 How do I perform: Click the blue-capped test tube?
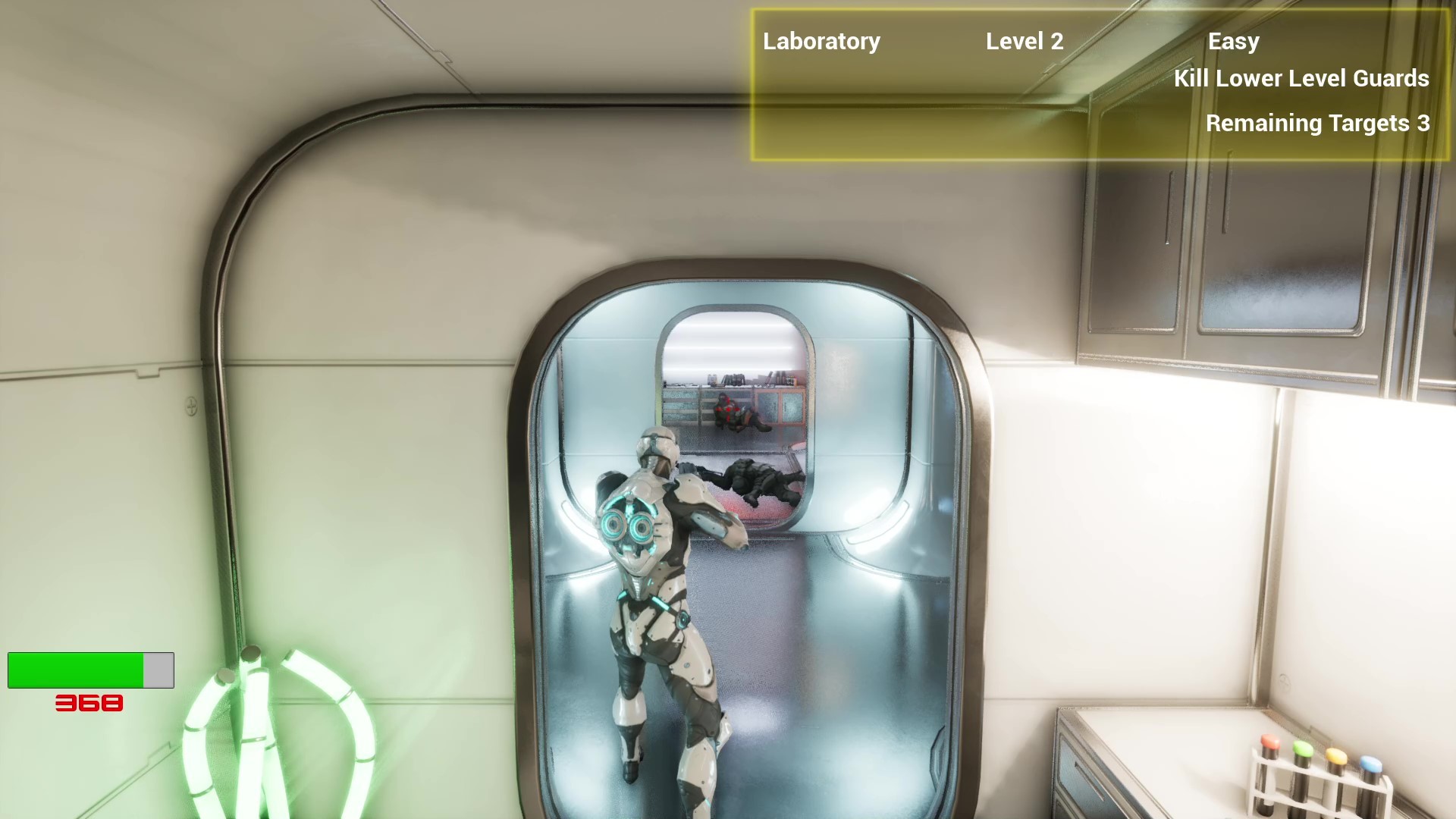pos(1371,764)
